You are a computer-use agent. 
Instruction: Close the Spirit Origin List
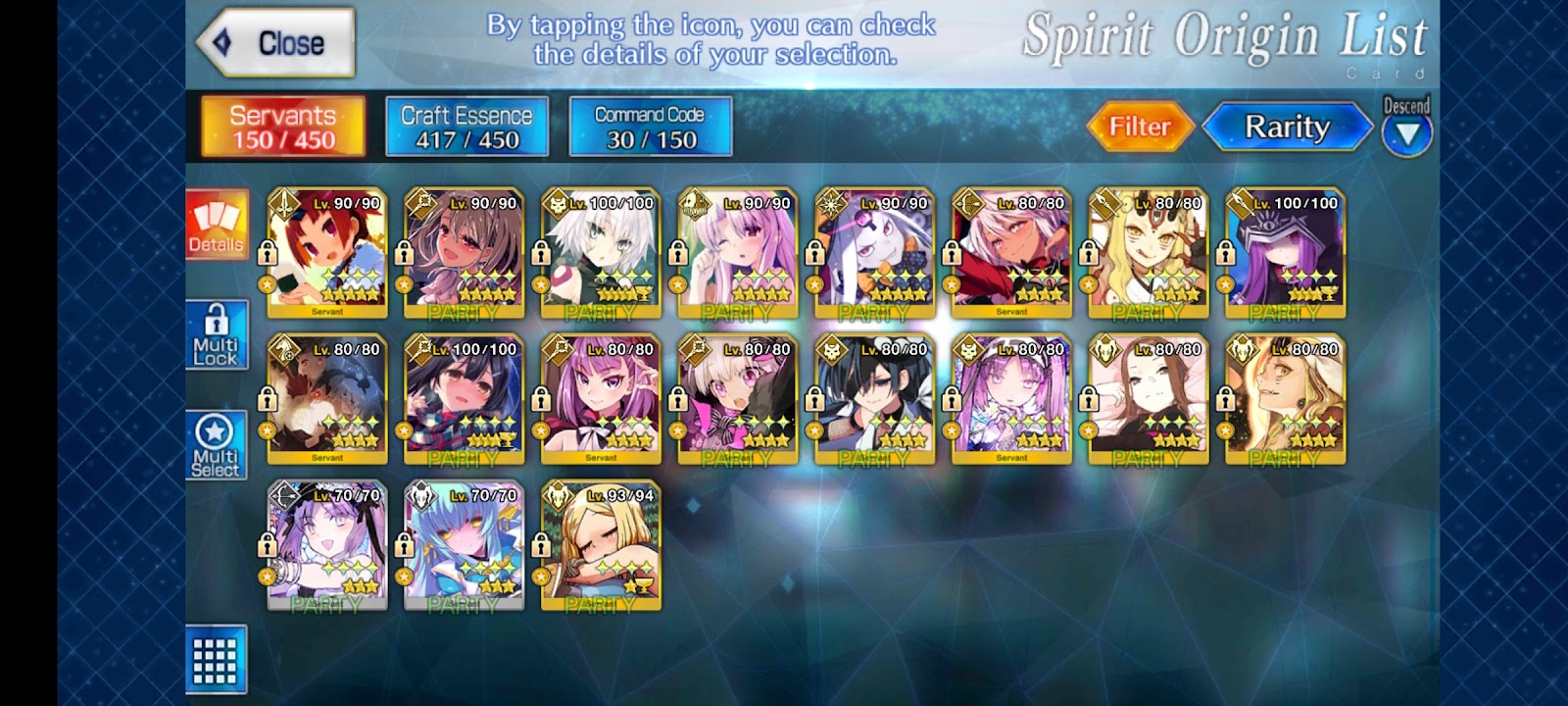point(275,43)
